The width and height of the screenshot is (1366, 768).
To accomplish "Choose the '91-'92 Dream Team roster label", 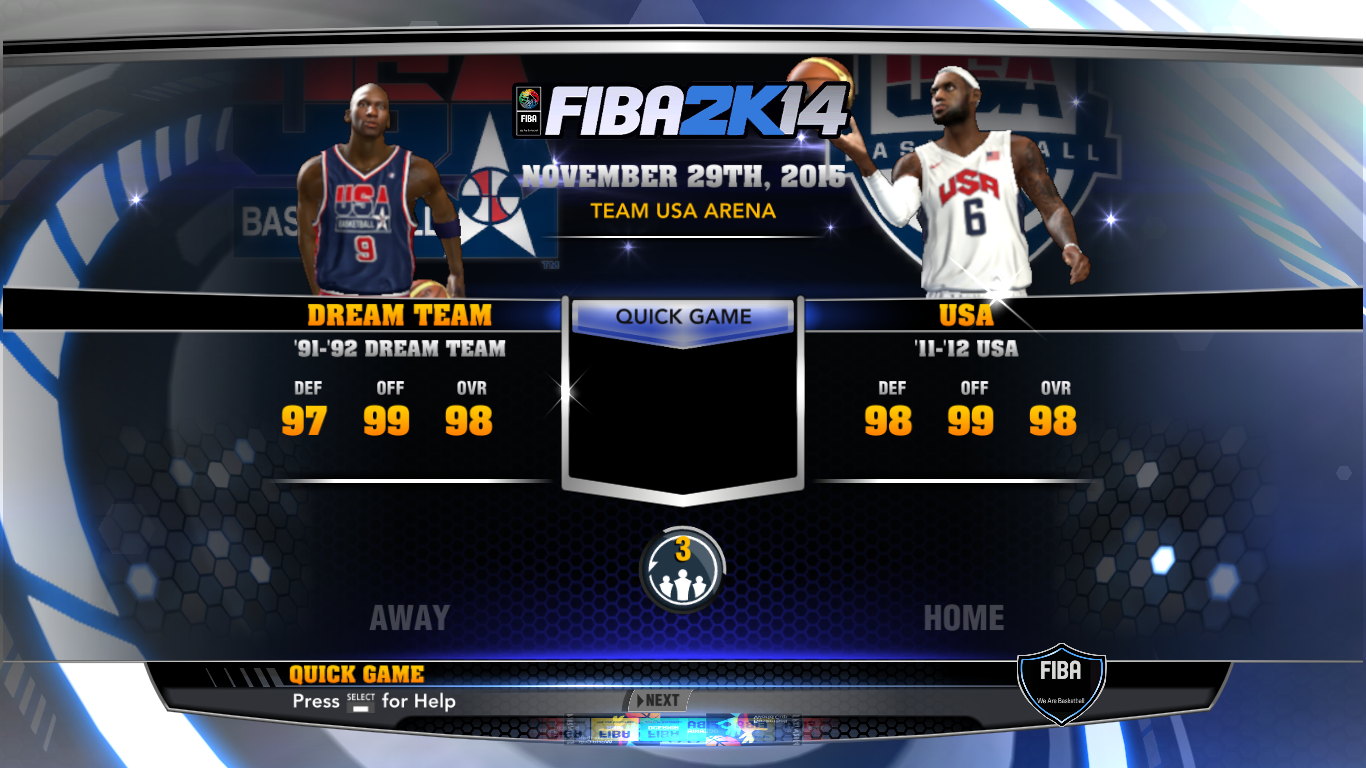I will (399, 349).
